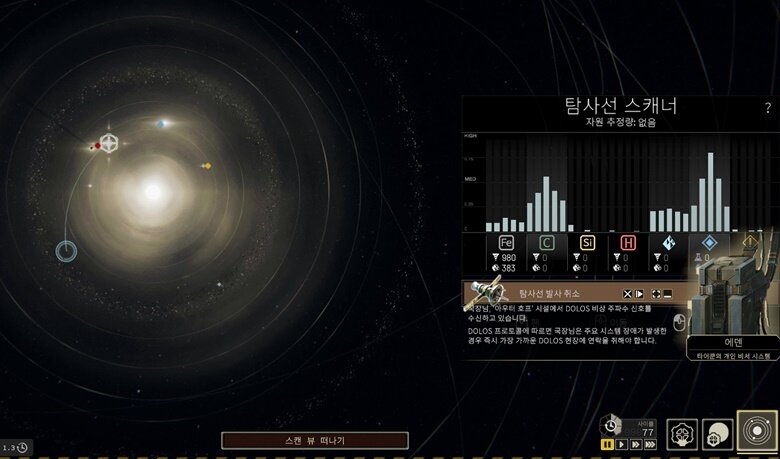Select the Si silicon resource column
Screen dimensions: 780x459
pyautogui.click(x=587, y=243)
